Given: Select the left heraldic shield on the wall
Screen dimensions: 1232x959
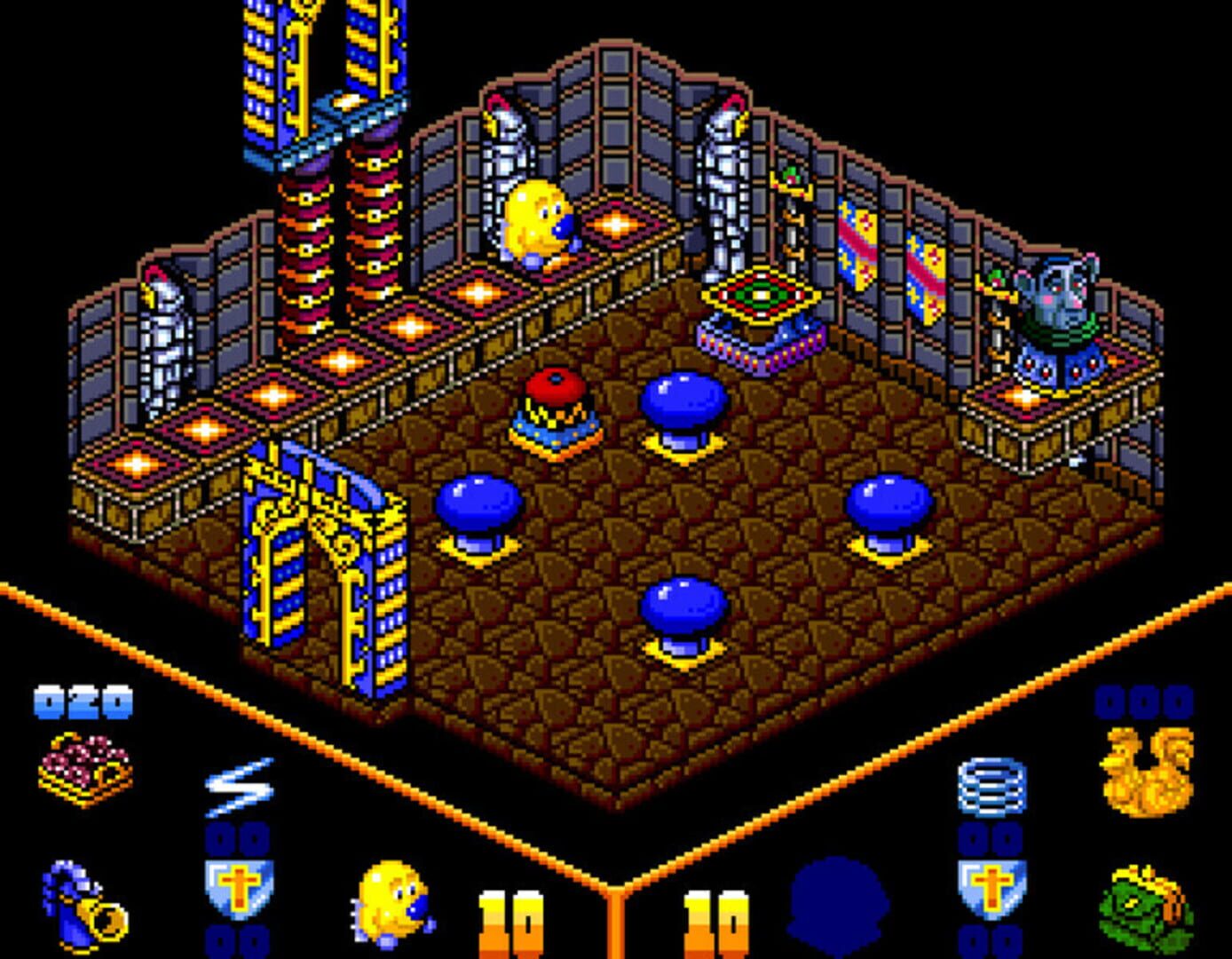Looking at the screenshot, I should [857, 244].
